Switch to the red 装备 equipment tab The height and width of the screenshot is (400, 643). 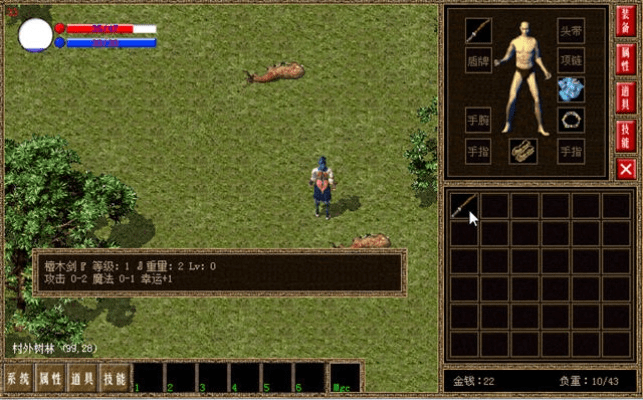[626, 27]
